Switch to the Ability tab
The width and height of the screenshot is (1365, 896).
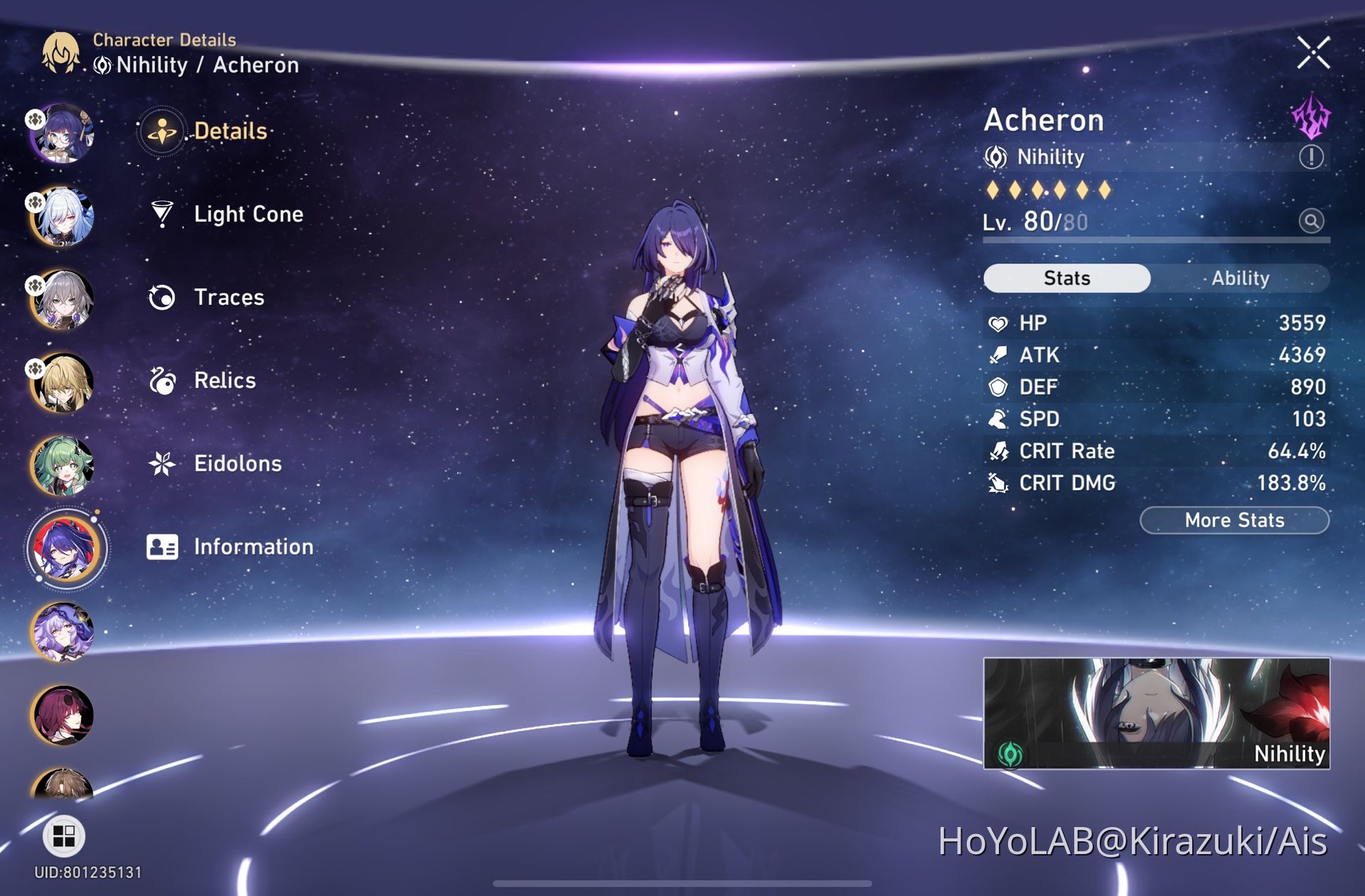click(x=1241, y=278)
